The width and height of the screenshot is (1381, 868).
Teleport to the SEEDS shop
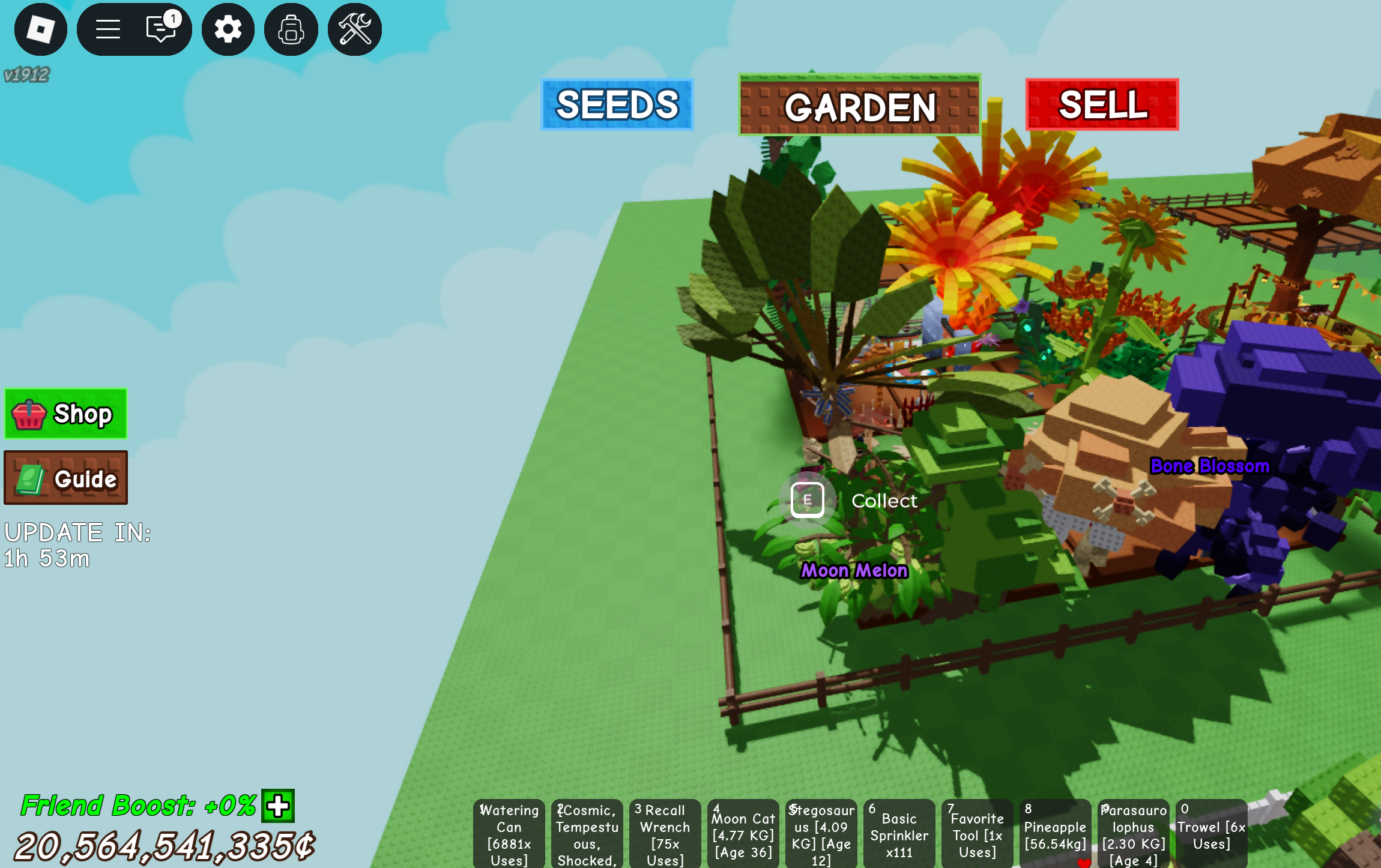point(617,104)
